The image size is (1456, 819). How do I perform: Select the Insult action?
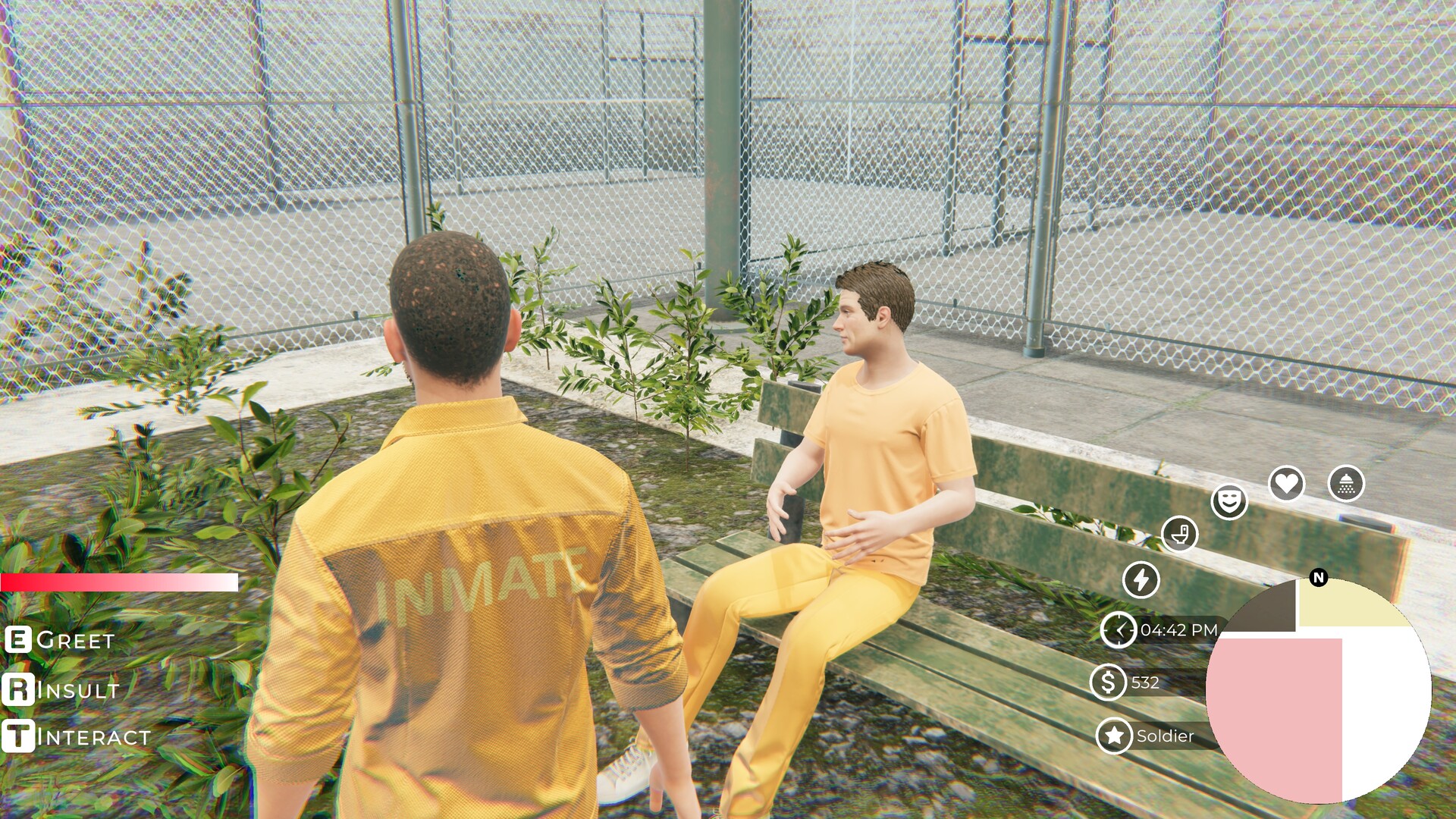76,692
